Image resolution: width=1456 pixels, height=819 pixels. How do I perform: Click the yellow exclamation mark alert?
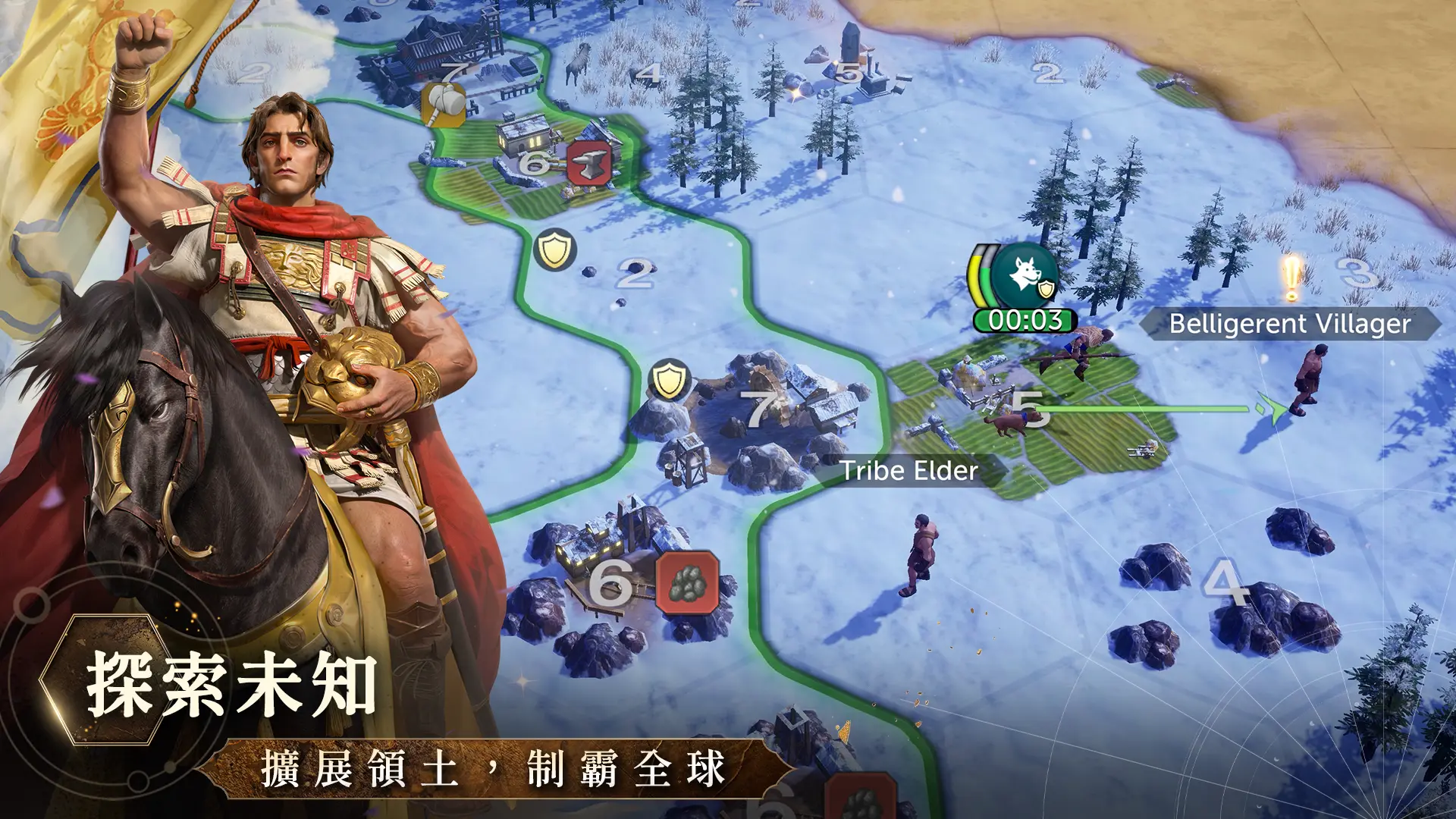click(1291, 278)
